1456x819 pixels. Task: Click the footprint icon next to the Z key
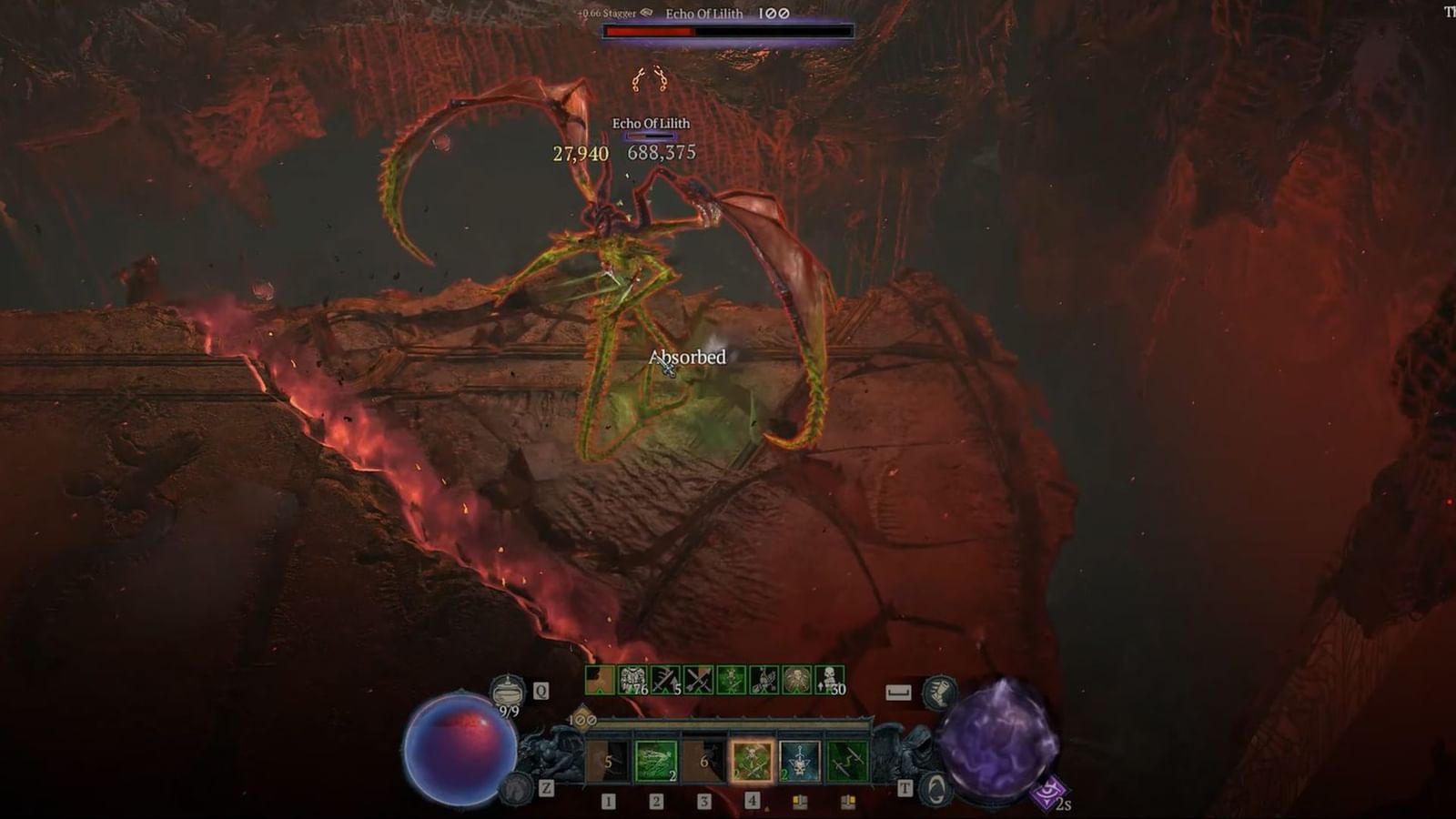(517, 788)
